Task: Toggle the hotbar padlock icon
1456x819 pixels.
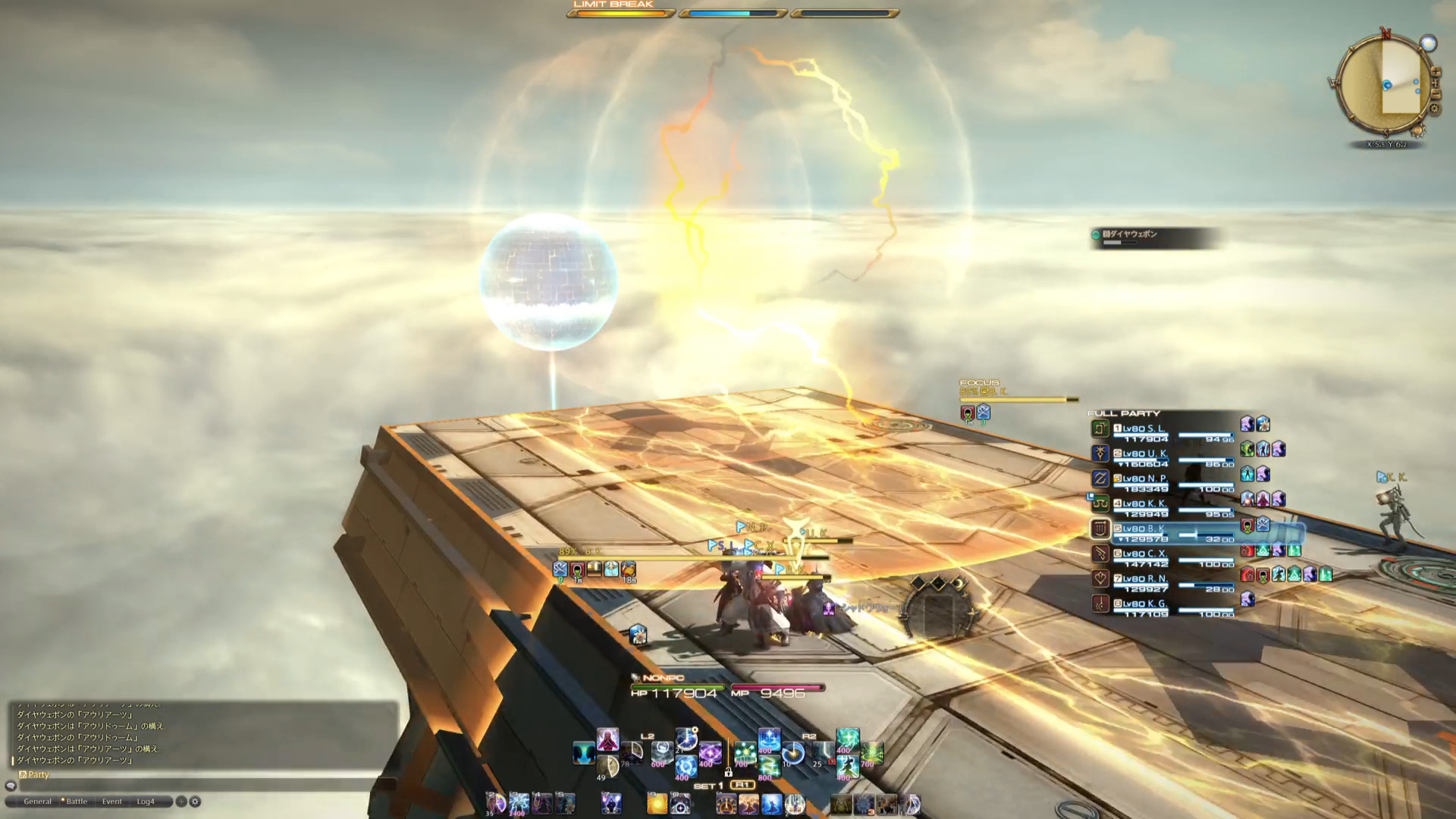Action: coord(728,772)
